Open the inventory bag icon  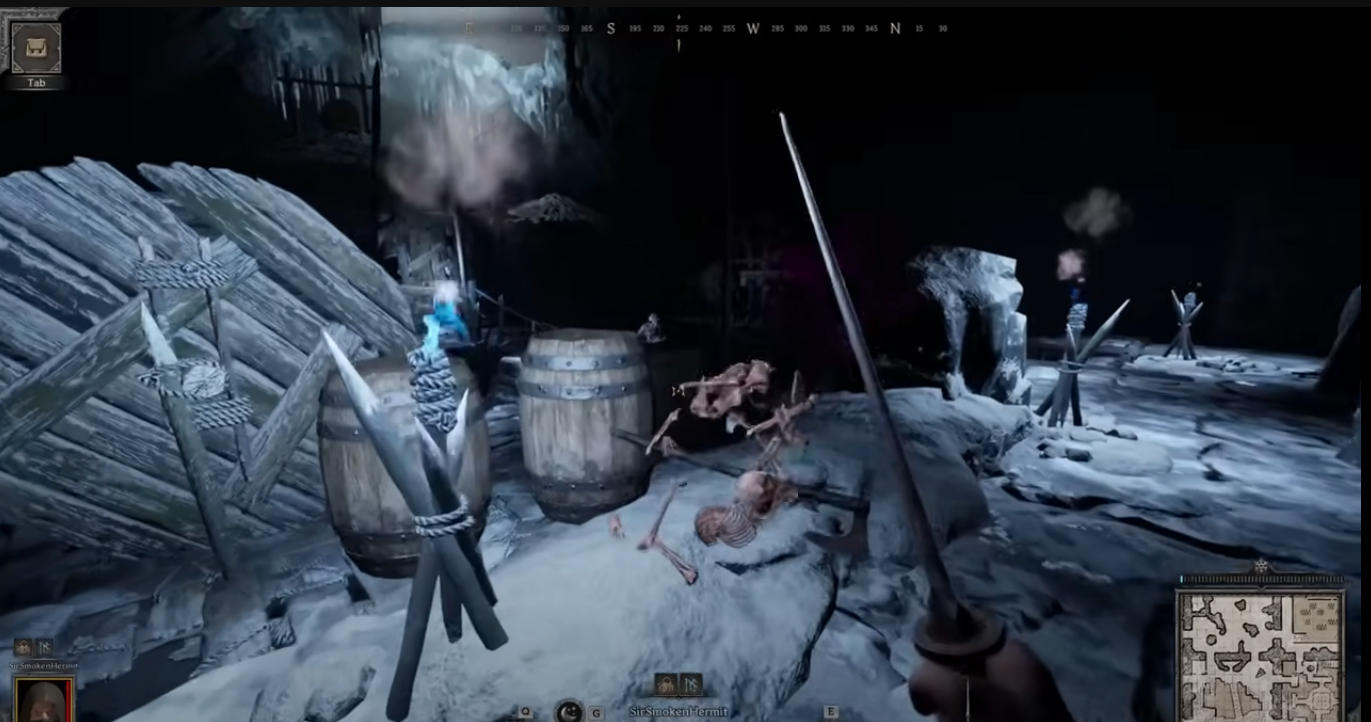pos(36,46)
